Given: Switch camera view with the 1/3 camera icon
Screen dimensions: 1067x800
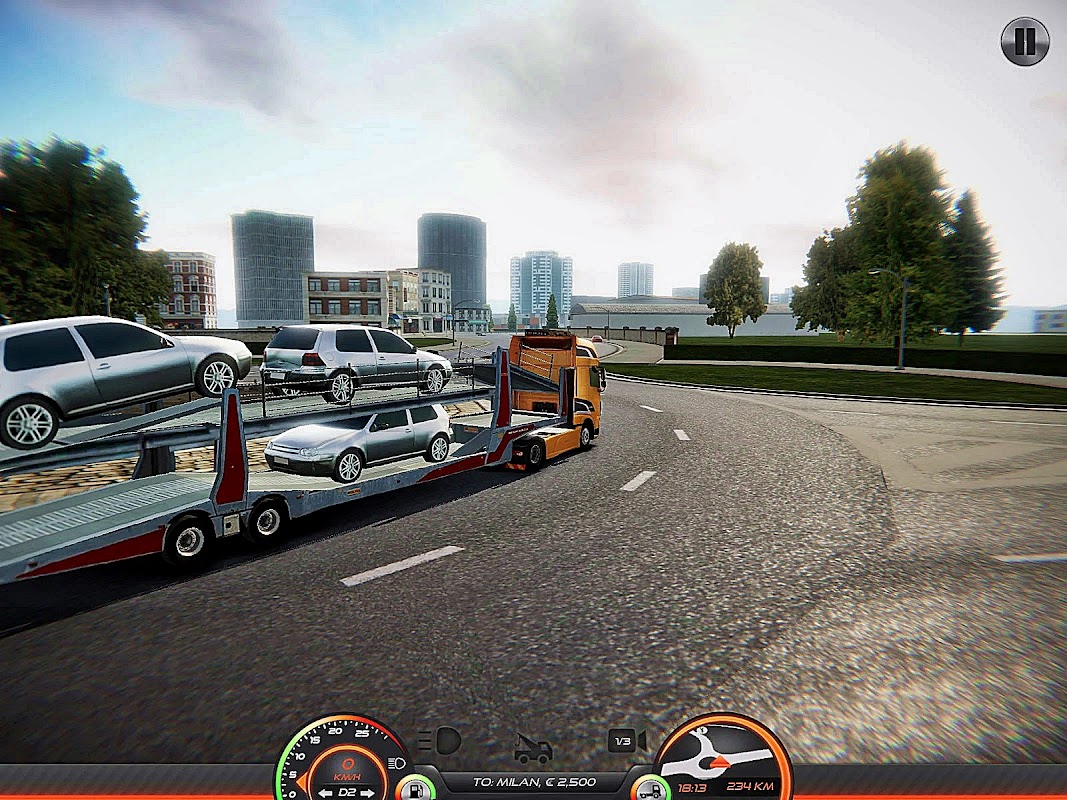Looking at the screenshot, I should [627, 741].
